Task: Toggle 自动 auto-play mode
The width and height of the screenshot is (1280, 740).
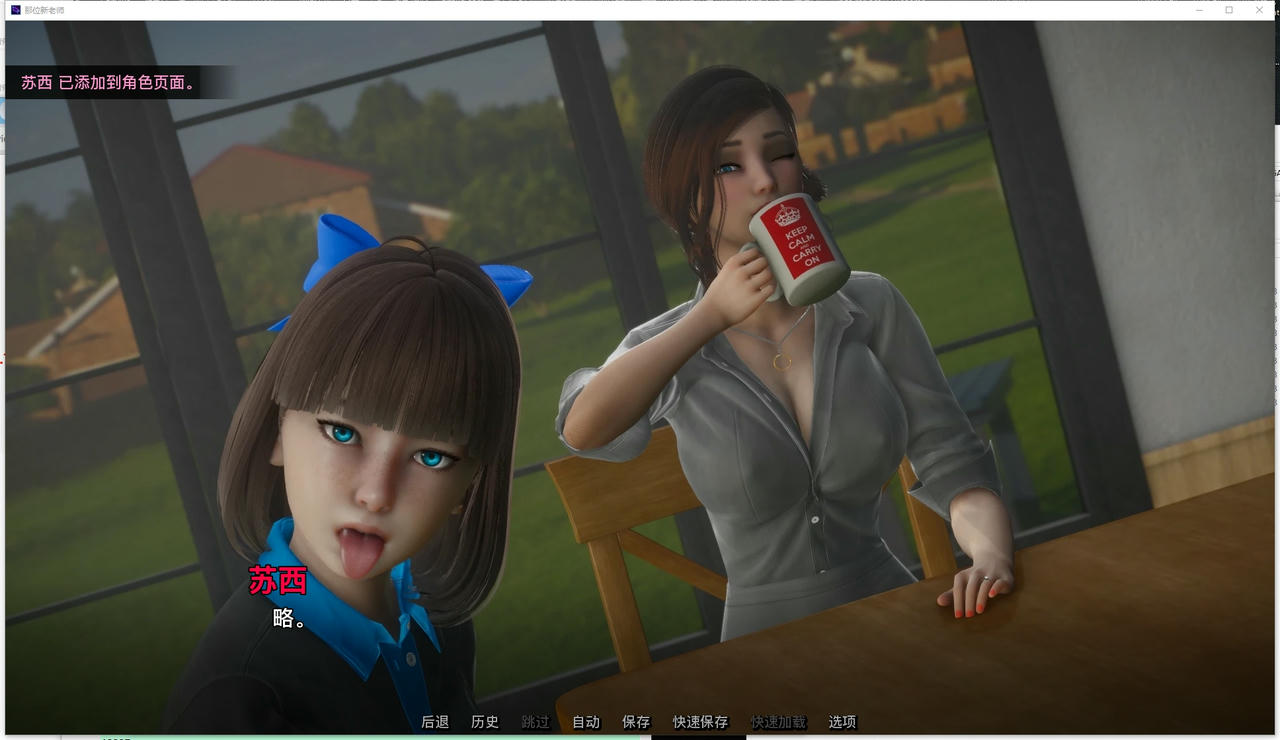Action: pyautogui.click(x=584, y=721)
